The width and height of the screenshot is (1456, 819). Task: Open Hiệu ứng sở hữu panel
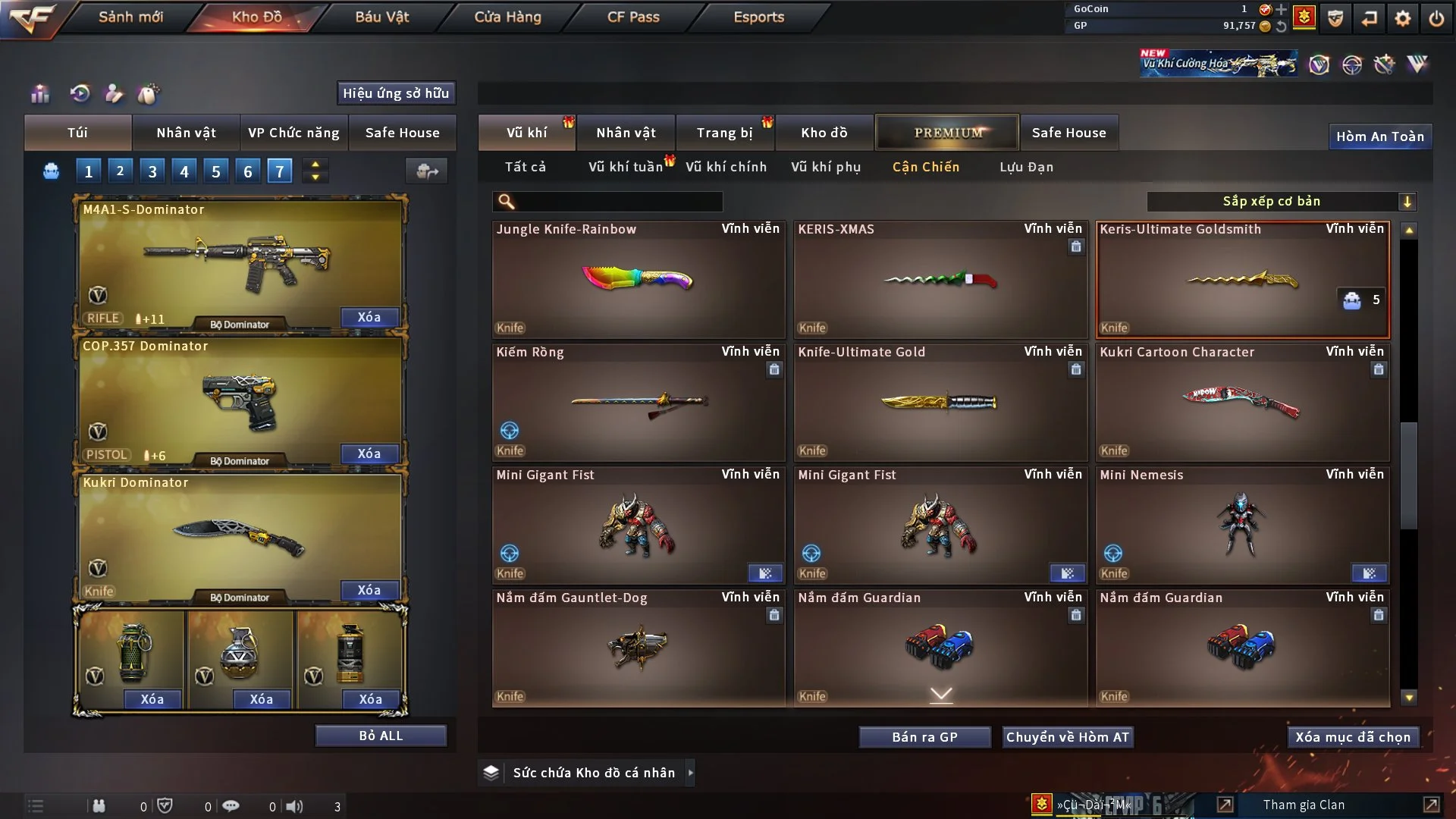pos(396,93)
